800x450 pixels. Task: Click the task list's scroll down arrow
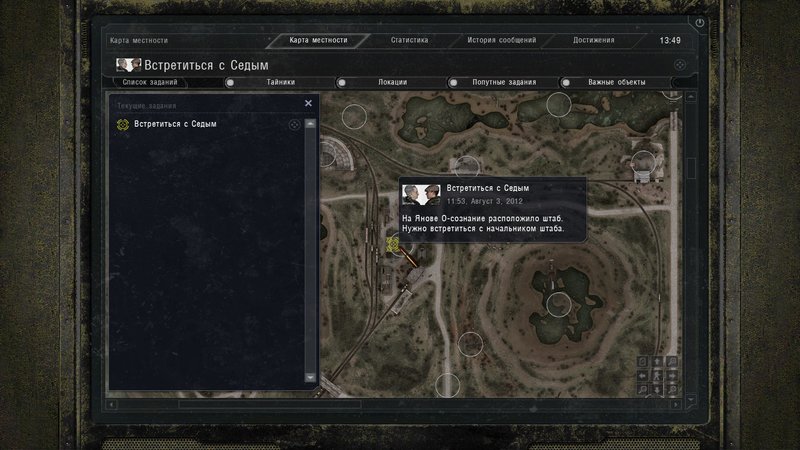[310, 378]
